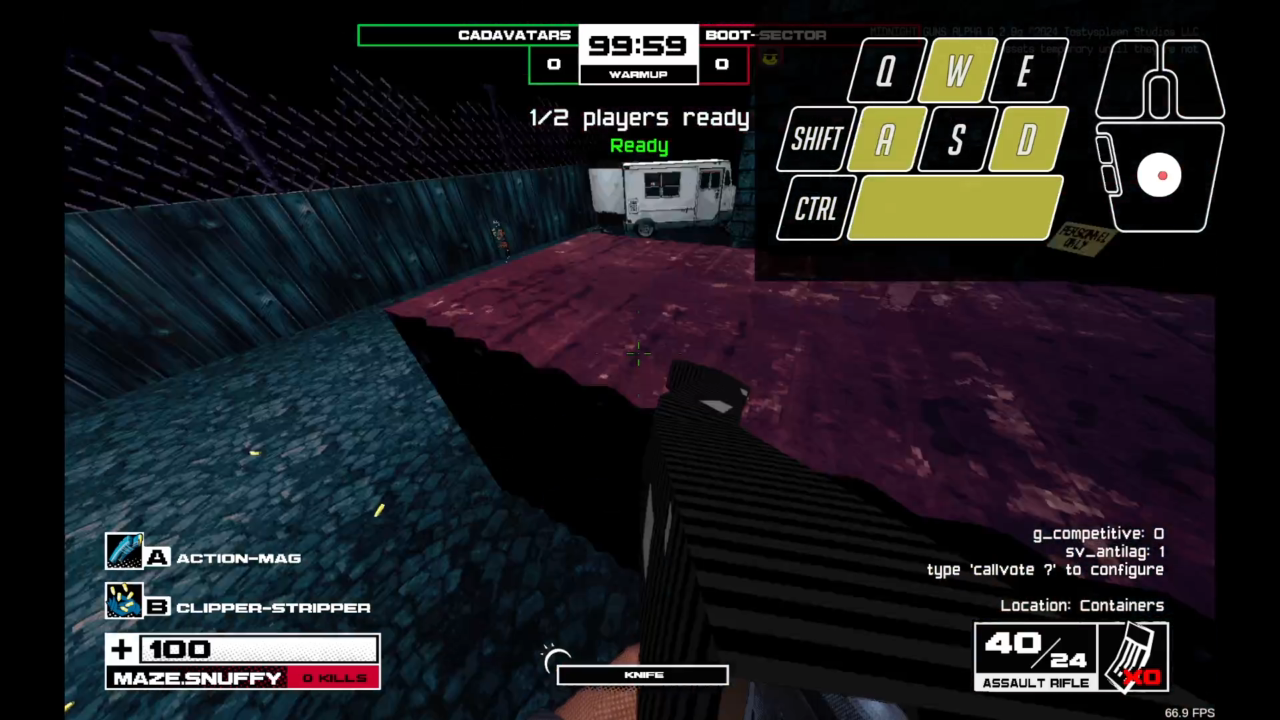The image size is (1280, 720).
Task: Toggle the green Ready status indicator
Action: (638, 145)
